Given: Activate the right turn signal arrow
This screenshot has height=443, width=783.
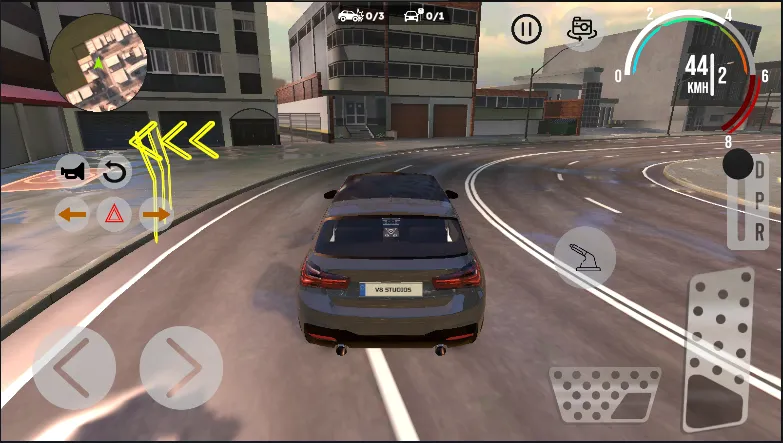Looking at the screenshot, I should [155, 214].
